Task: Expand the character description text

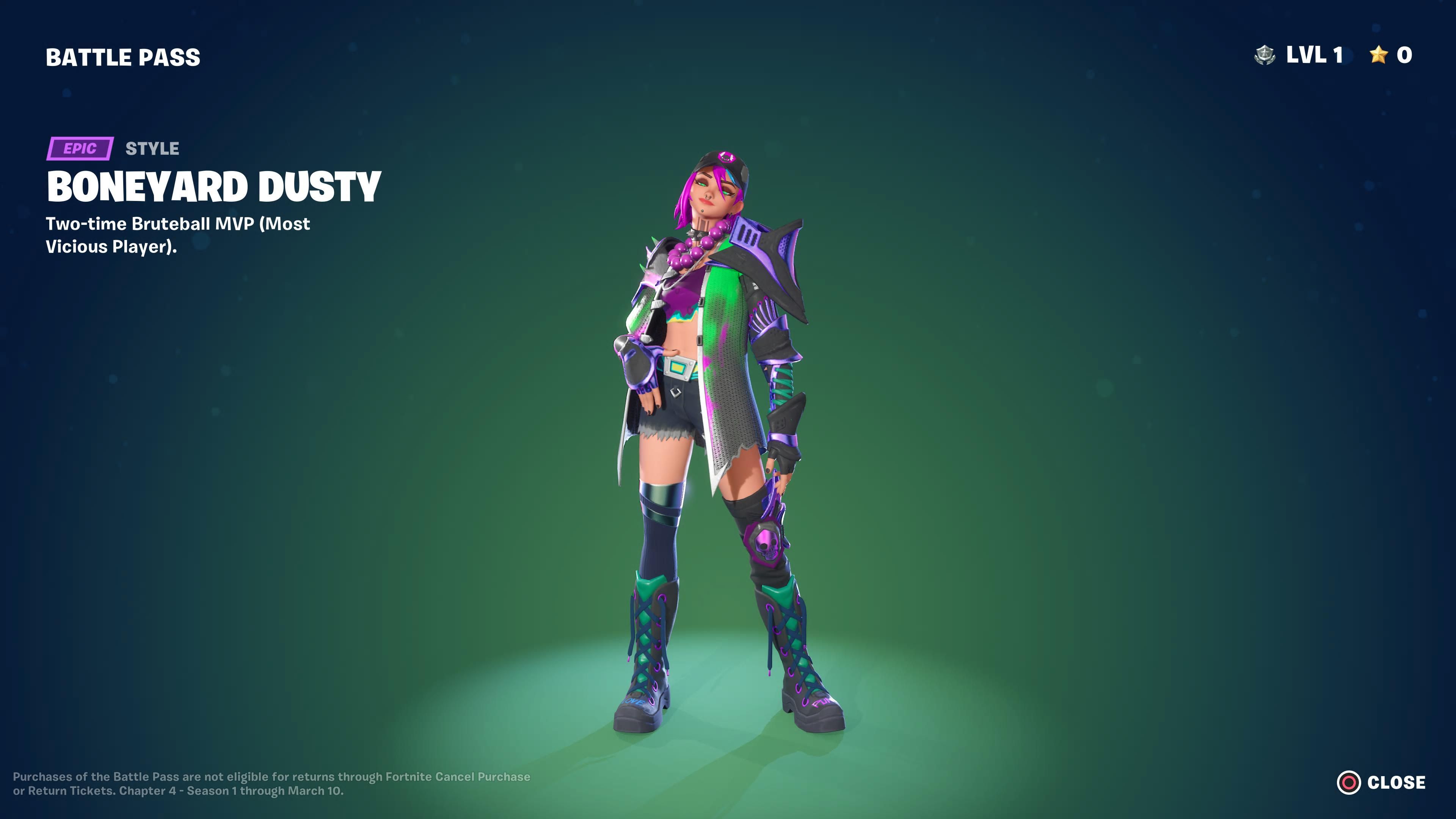Action: point(175,235)
